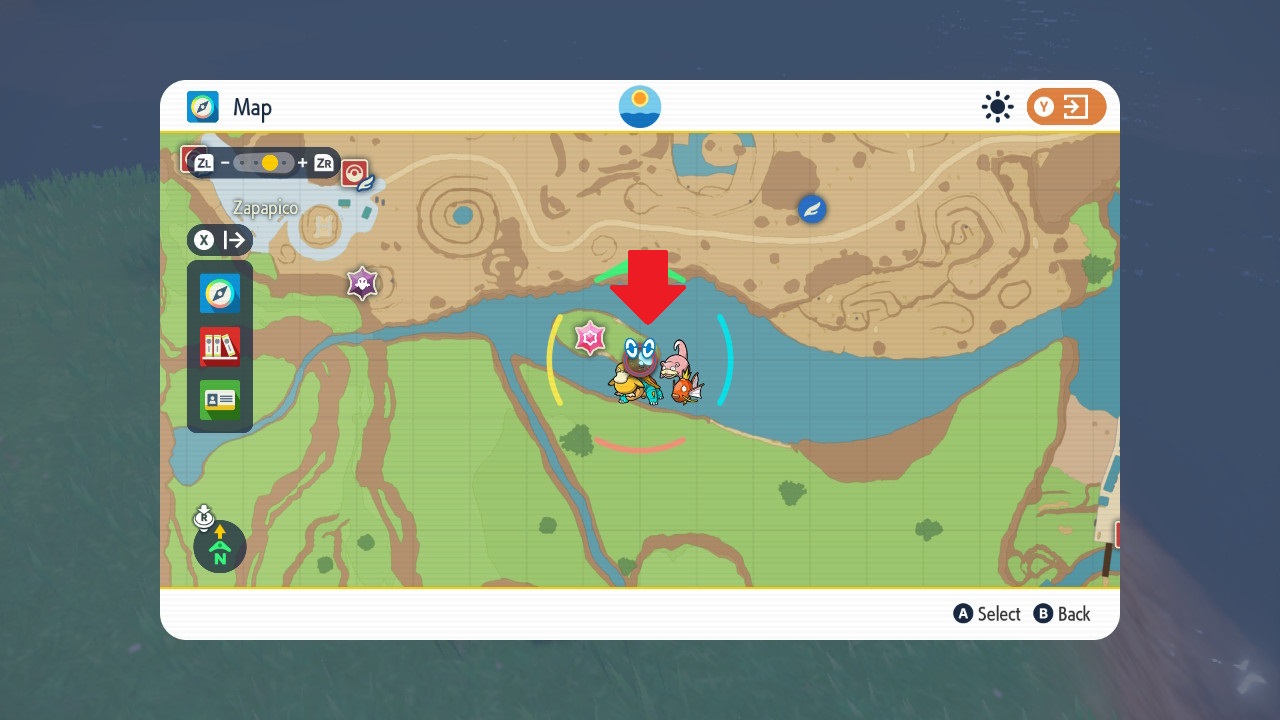Image resolution: width=1280 pixels, height=720 pixels.
Task: Select the Zapapico Pokémon Center marker
Action: click(x=355, y=174)
